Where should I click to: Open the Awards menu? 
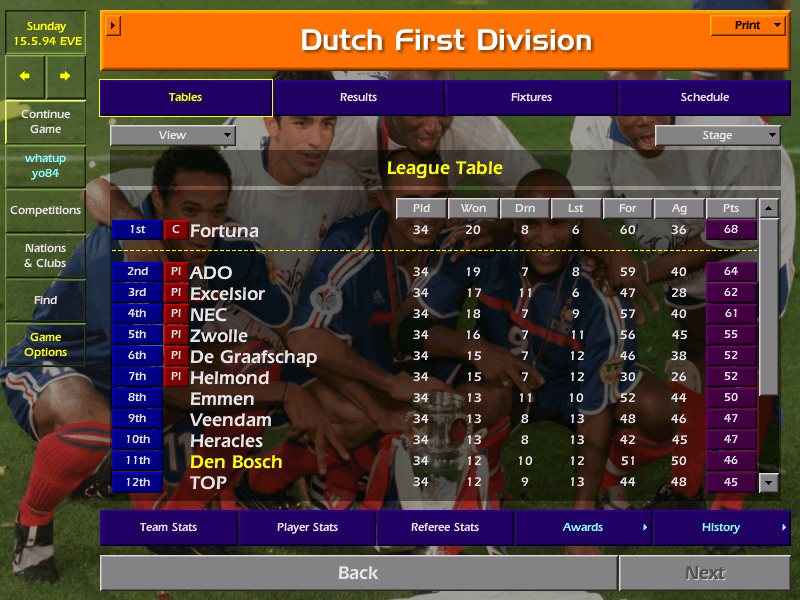click(583, 527)
